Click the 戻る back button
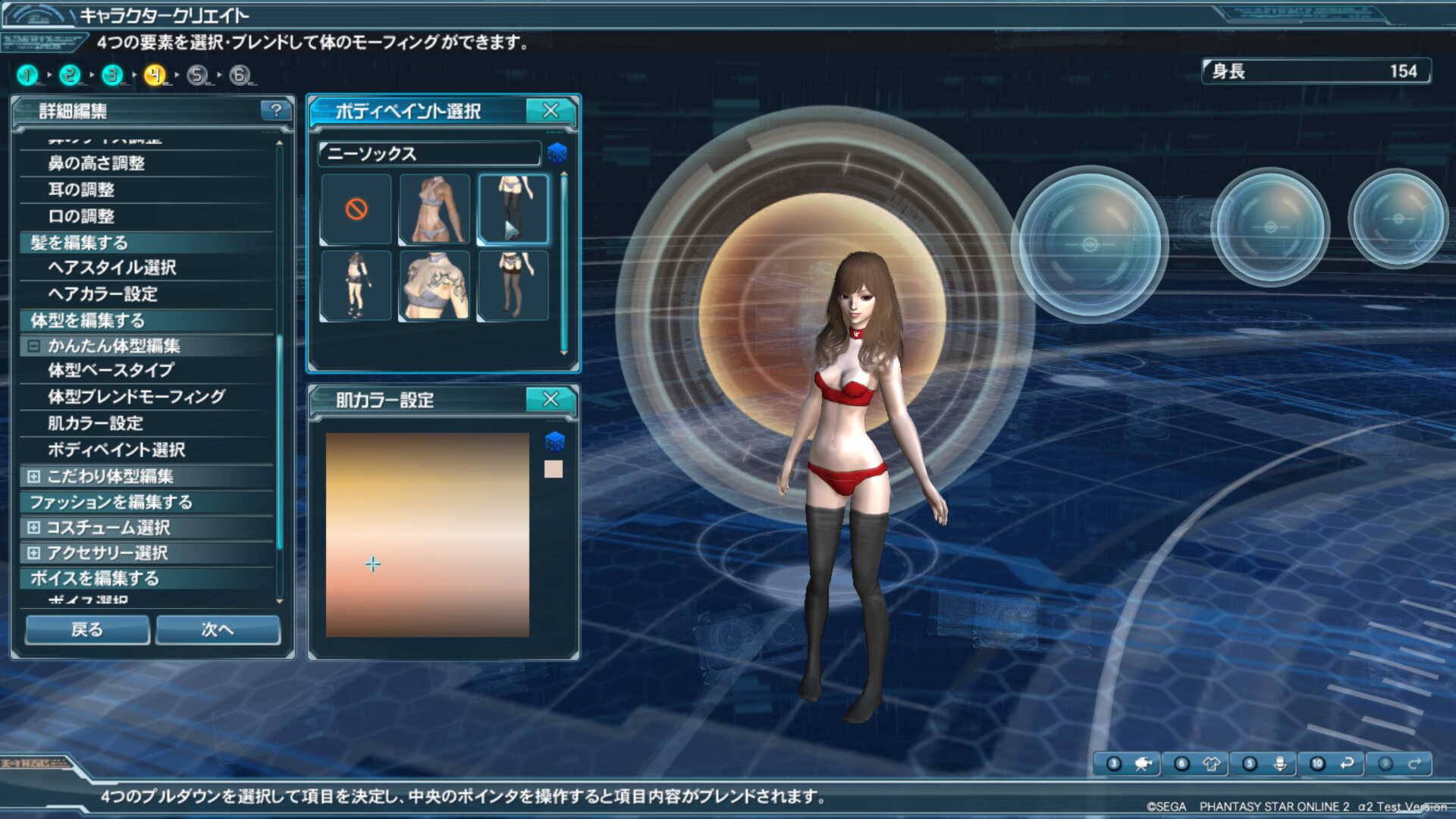 87,629
